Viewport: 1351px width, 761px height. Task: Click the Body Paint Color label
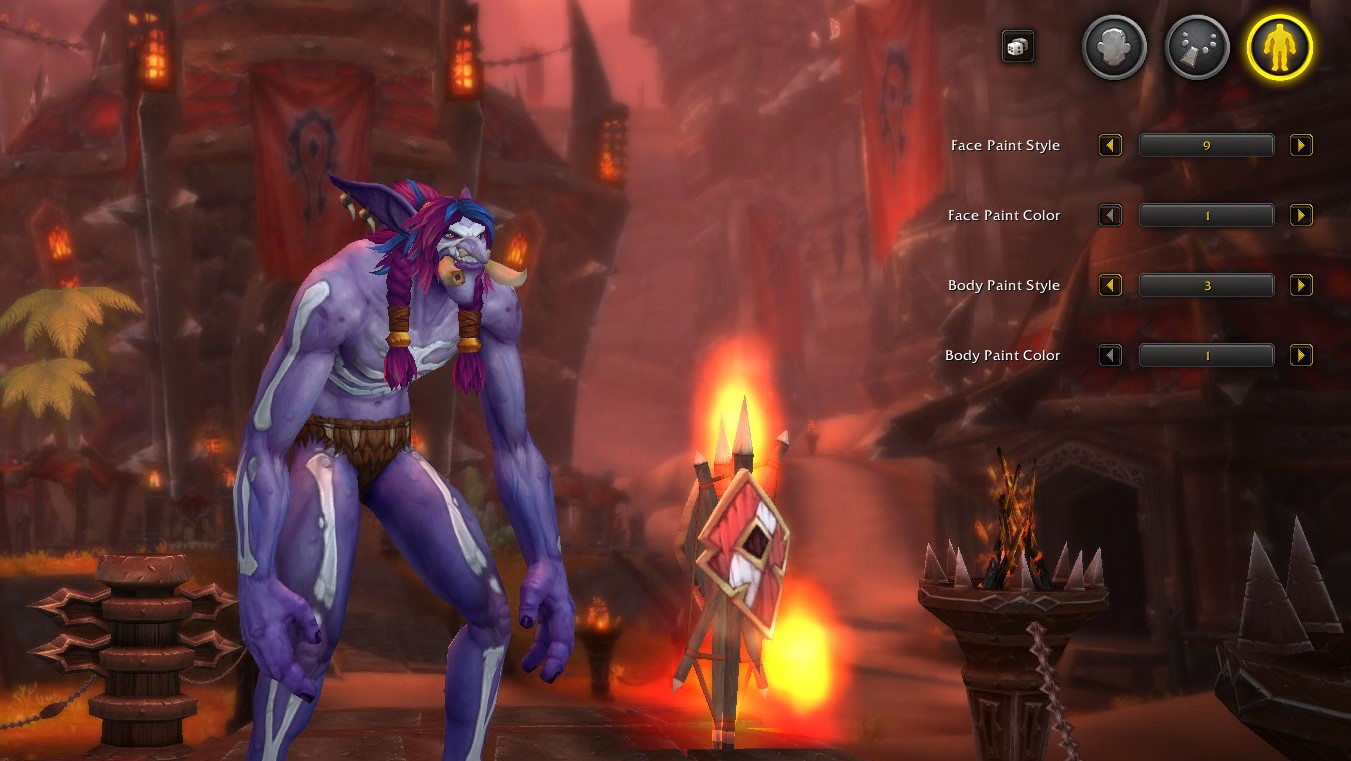(x=1002, y=355)
